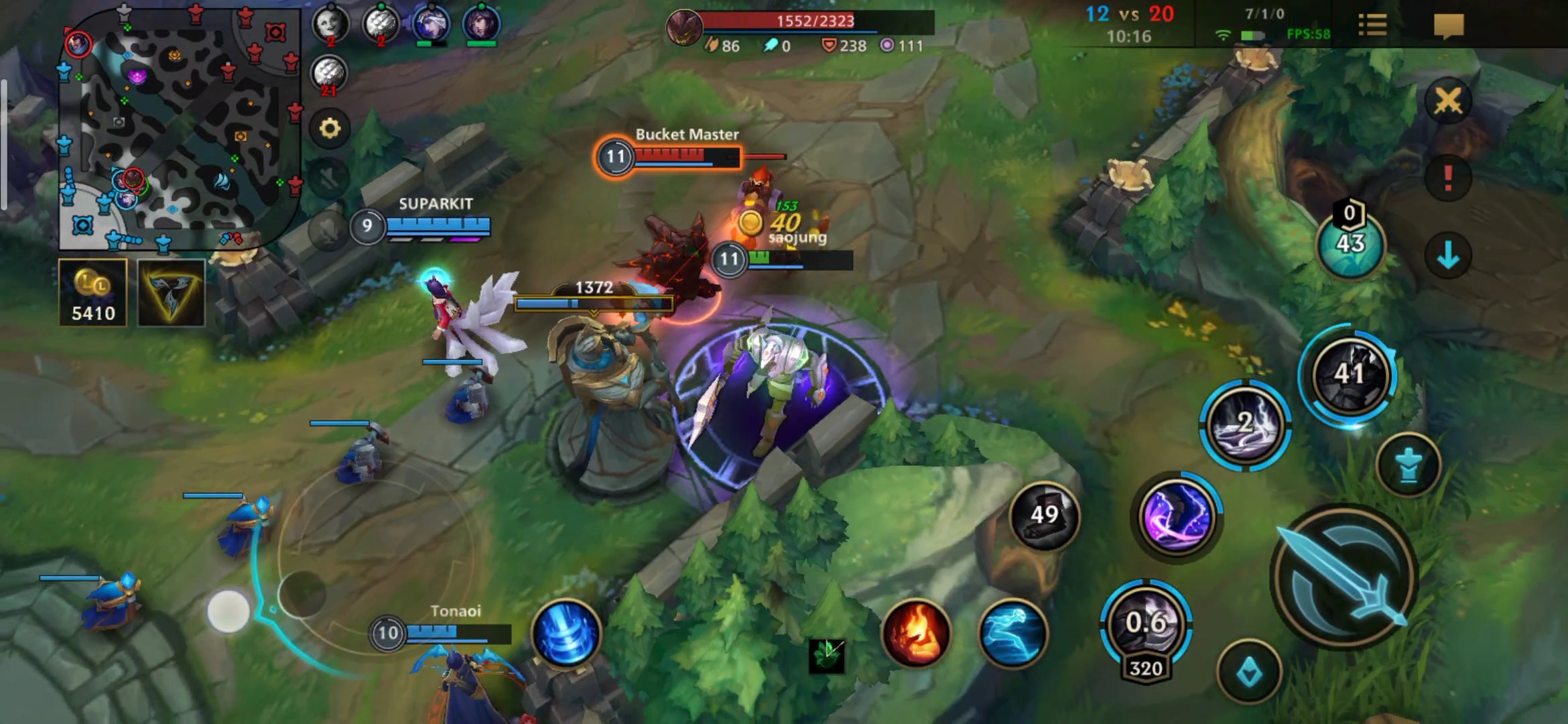Cast the Ignite summoner spell
The image size is (1568, 724).
click(x=916, y=633)
